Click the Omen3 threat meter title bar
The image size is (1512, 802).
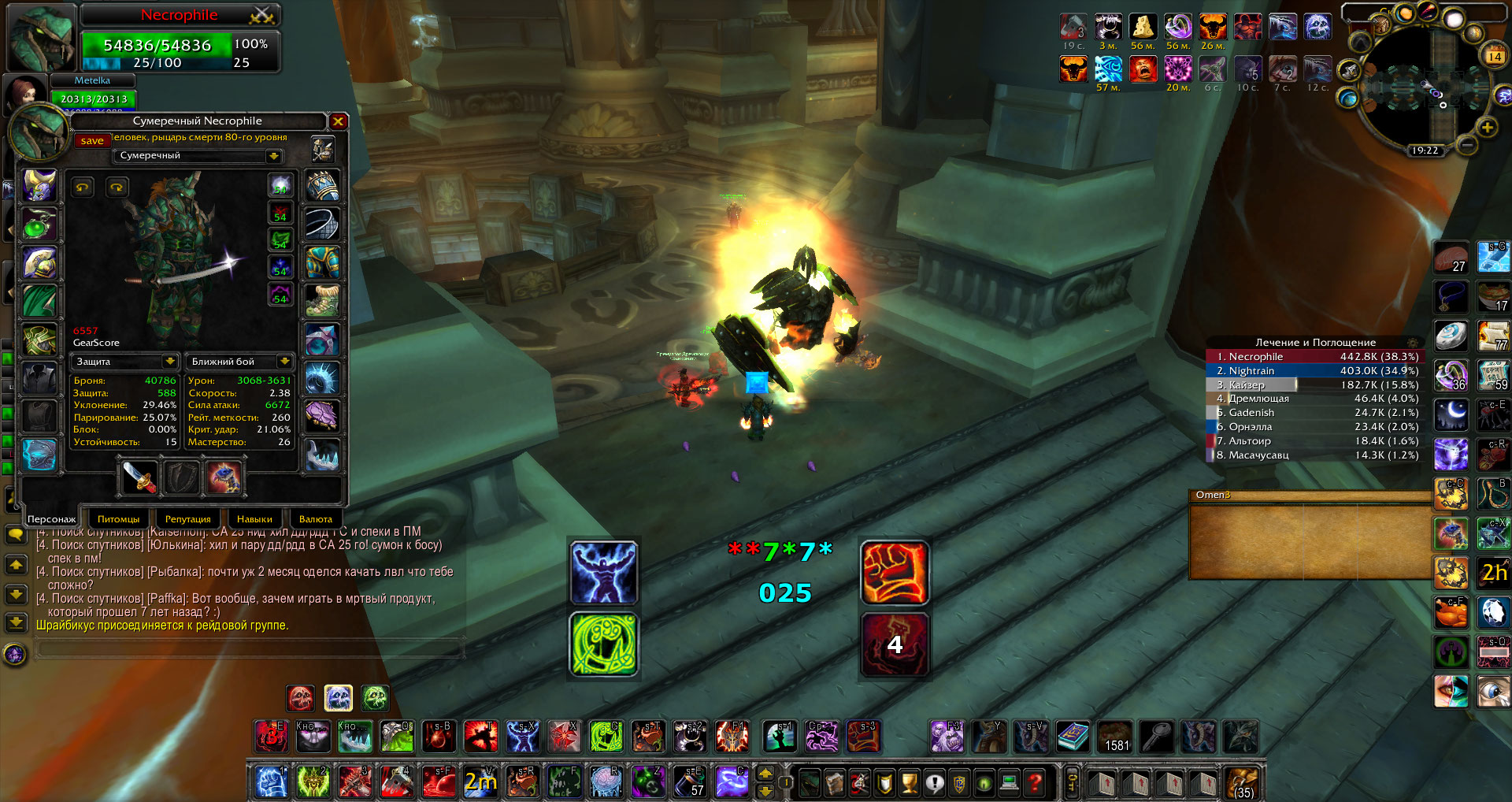coord(1307,495)
